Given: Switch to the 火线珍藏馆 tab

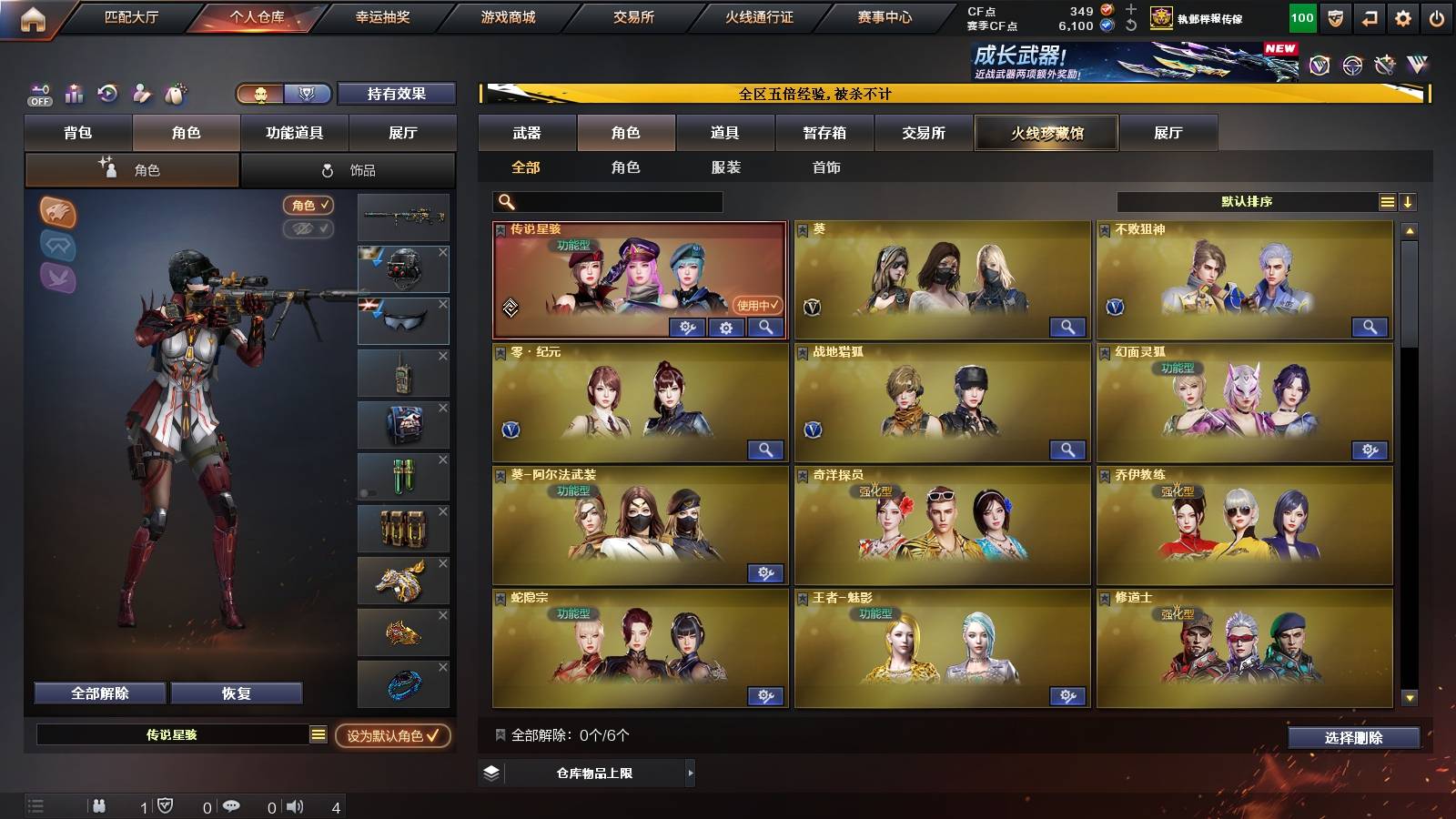Looking at the screenshot, I should click(x=1046, y=133).
